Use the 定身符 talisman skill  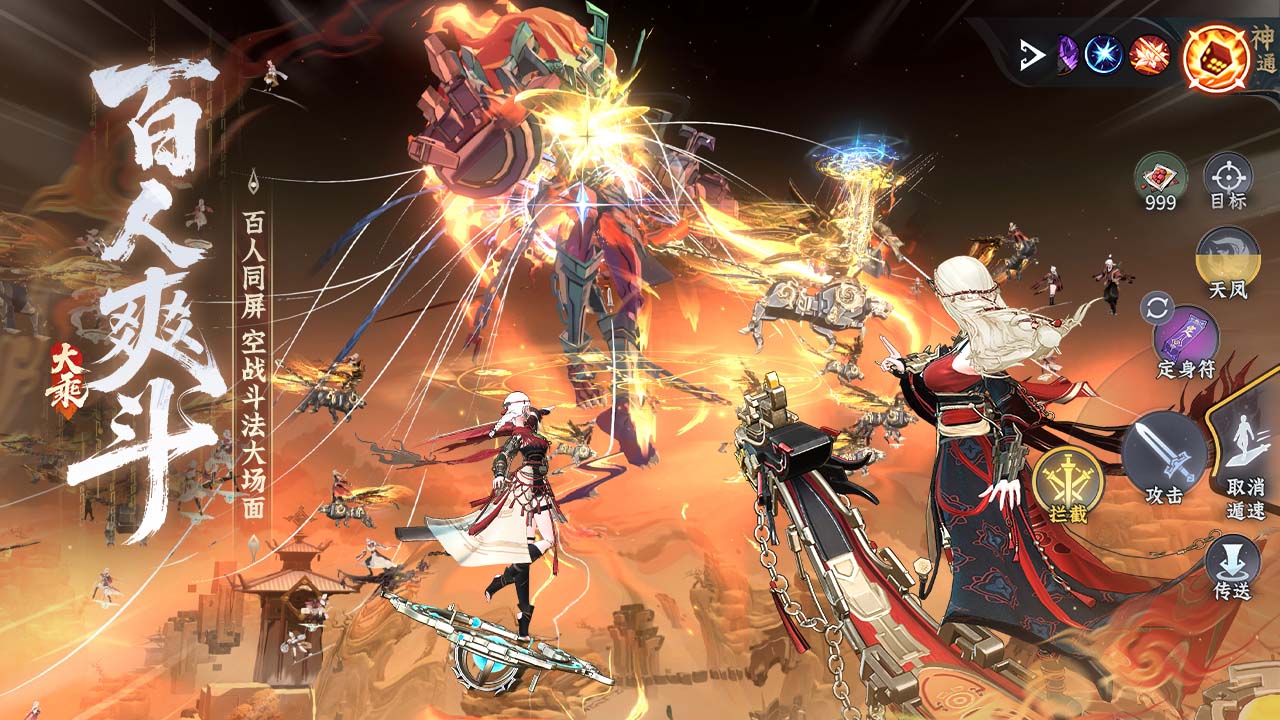tap(1187, 335)
